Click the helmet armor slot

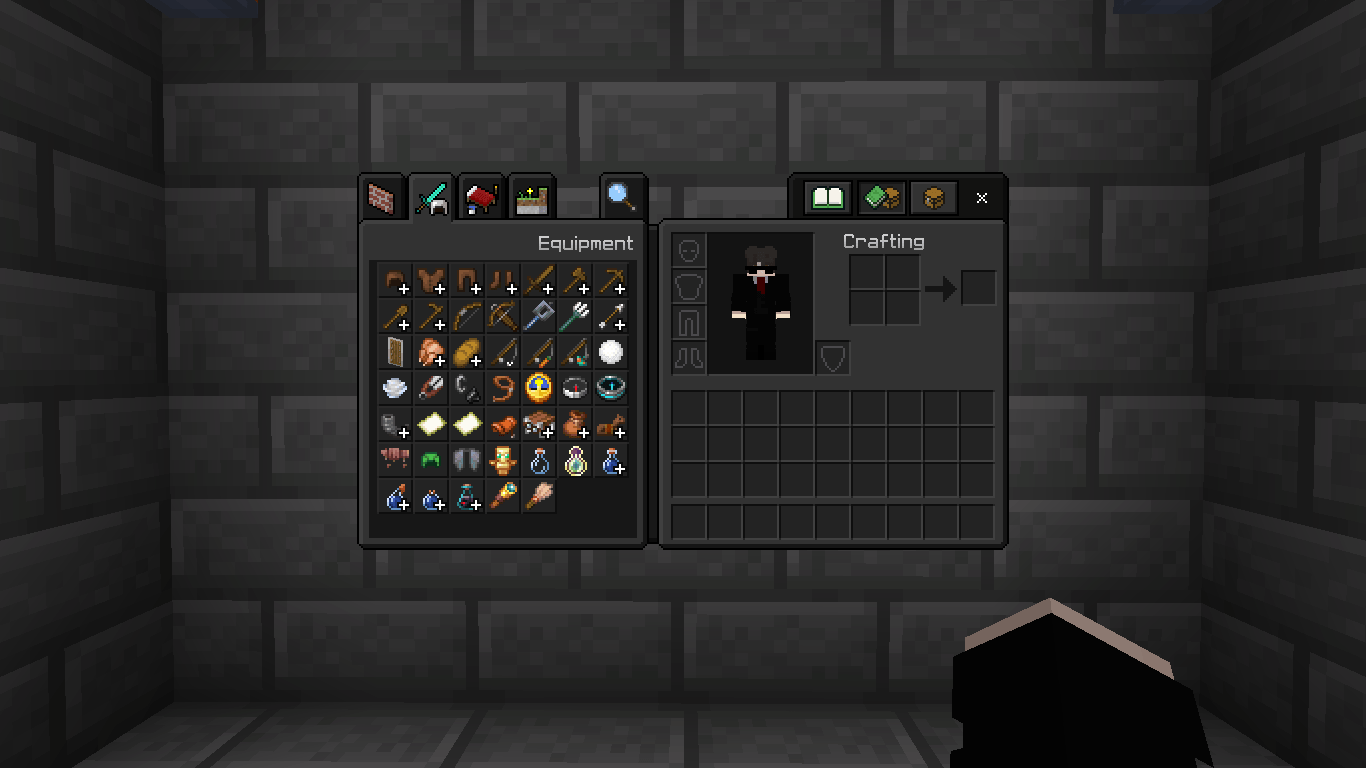click(x=689, y=250)
